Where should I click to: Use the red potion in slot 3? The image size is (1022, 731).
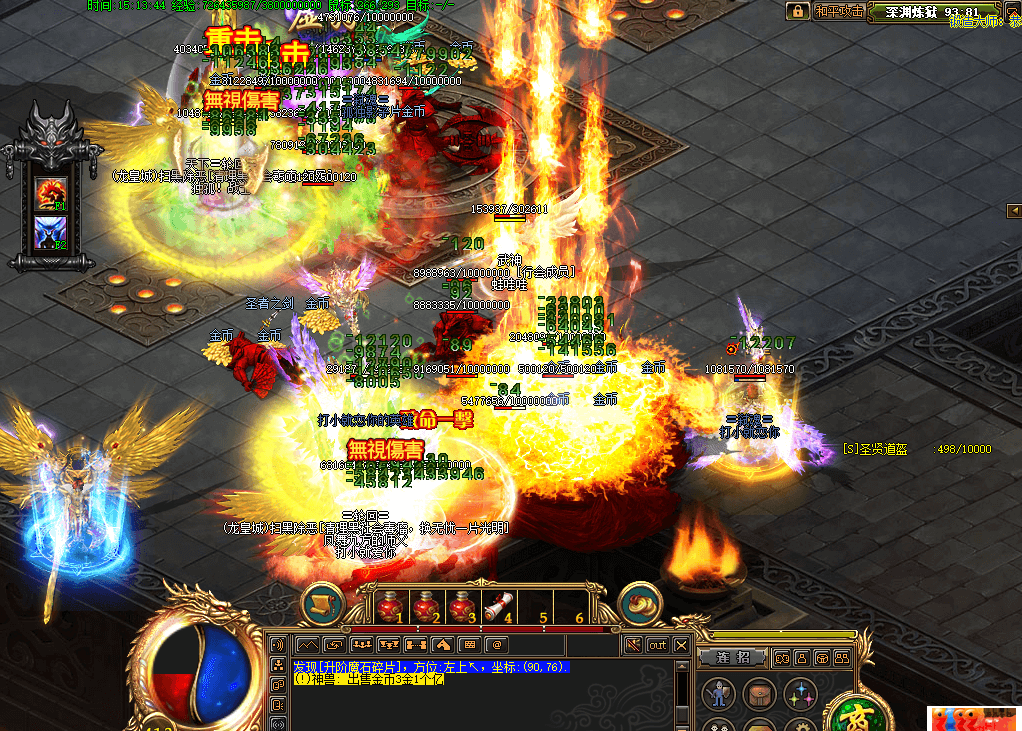coord(462,606)
